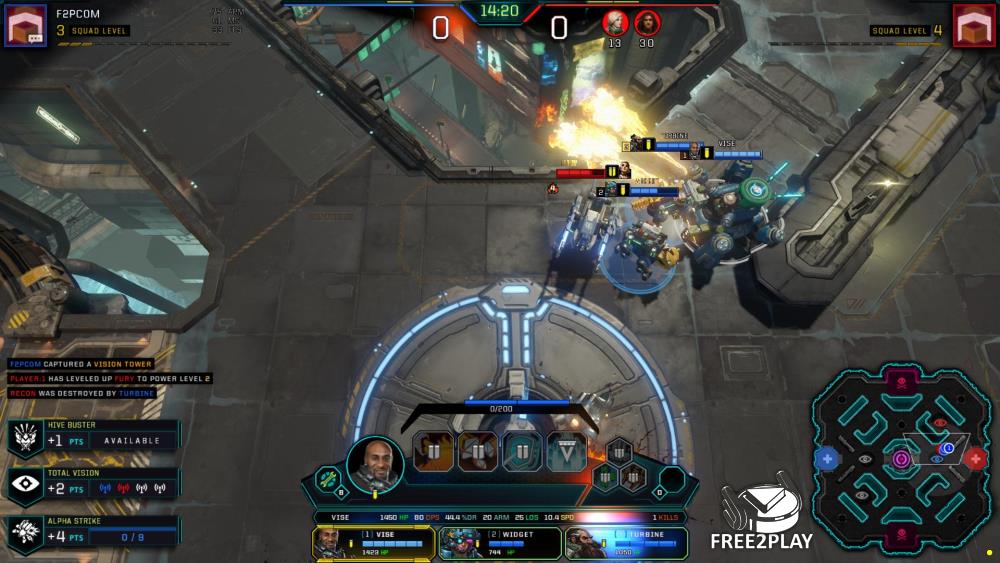Open the Total Vision objective panel
Image resolution: width=1000 pixels, height=563 pixels.
click(x=93, y=484)
